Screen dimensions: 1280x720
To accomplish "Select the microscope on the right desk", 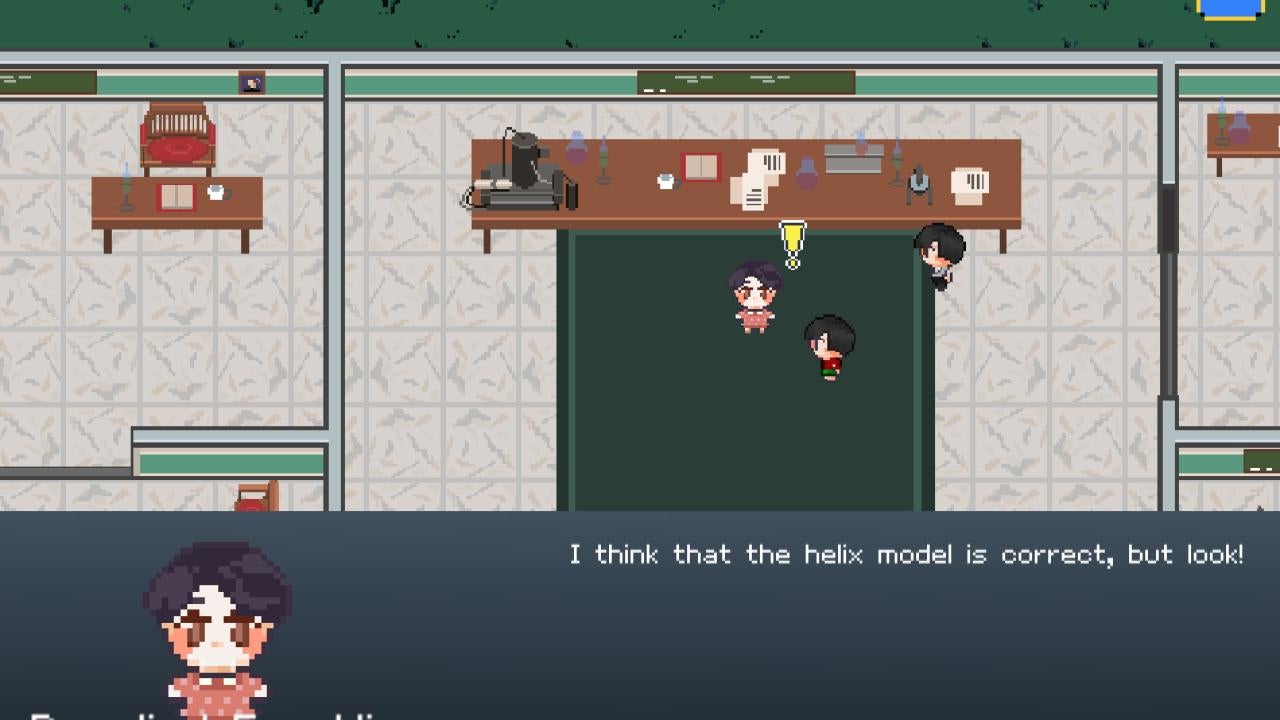I will (918, 183).
